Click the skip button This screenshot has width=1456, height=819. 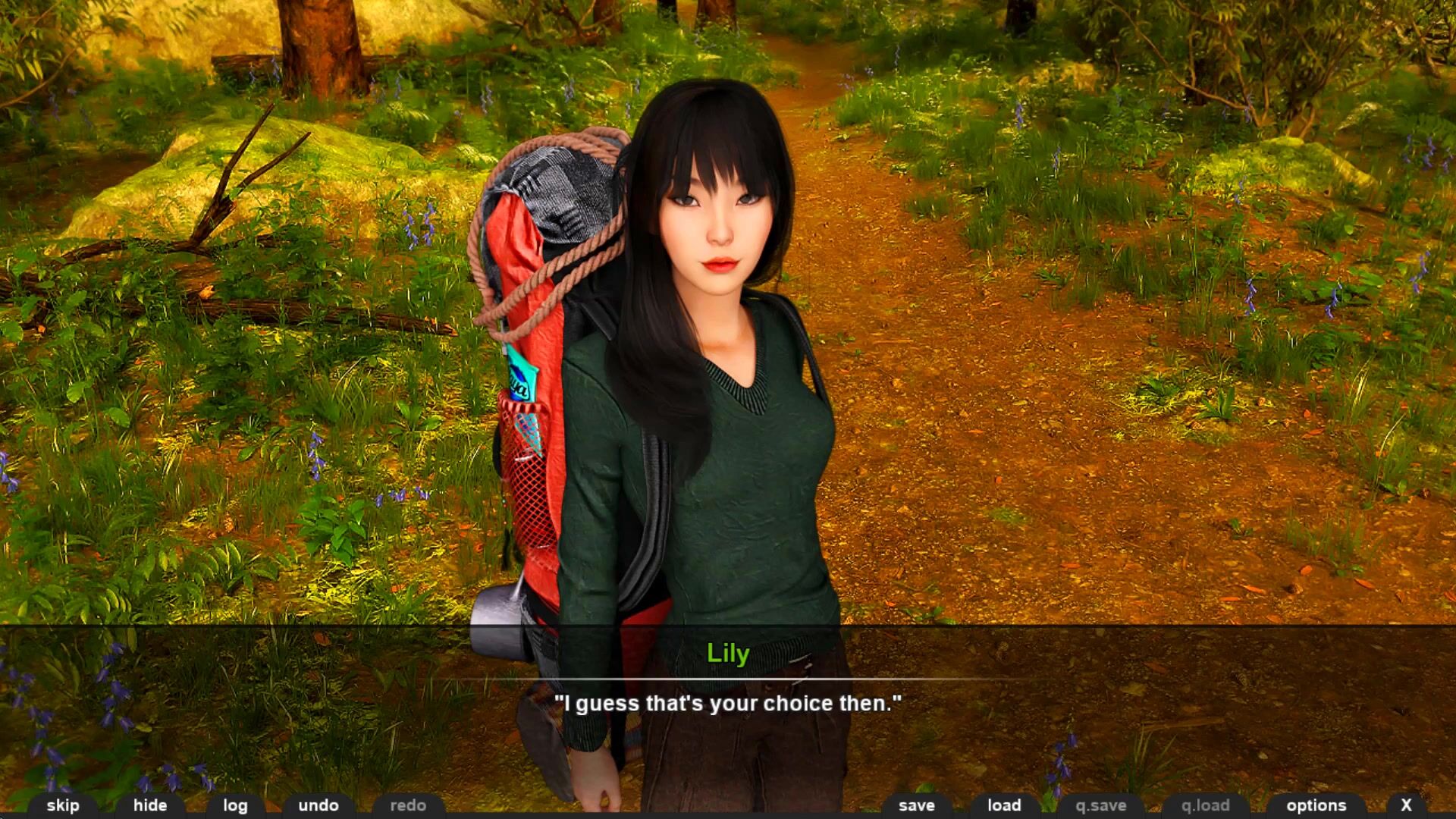[63, 805]
